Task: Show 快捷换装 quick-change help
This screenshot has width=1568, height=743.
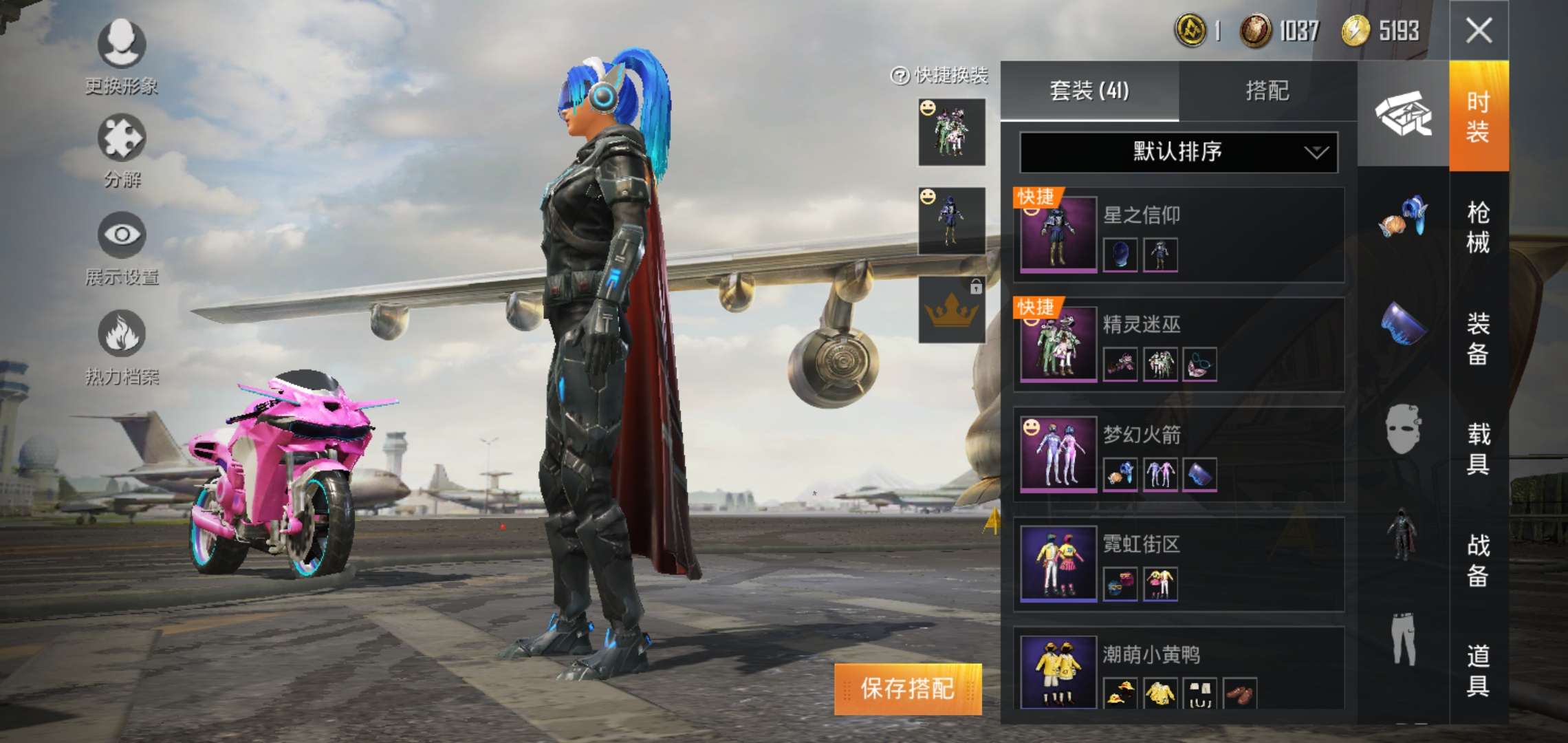Action: coord(900,76)
